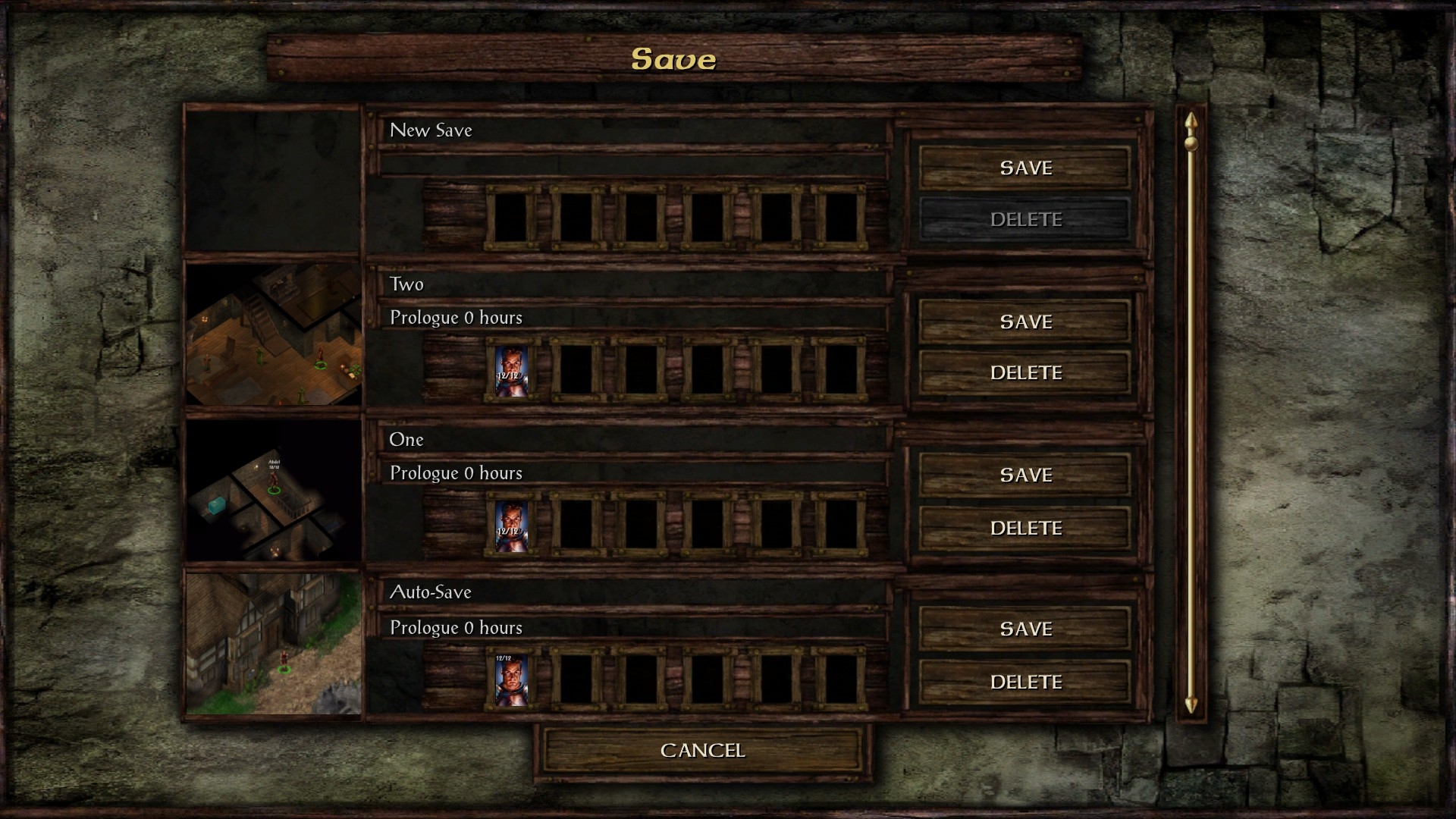Save over the slot named One
Screen dimensions: 1456x819
pos(1025,475)
